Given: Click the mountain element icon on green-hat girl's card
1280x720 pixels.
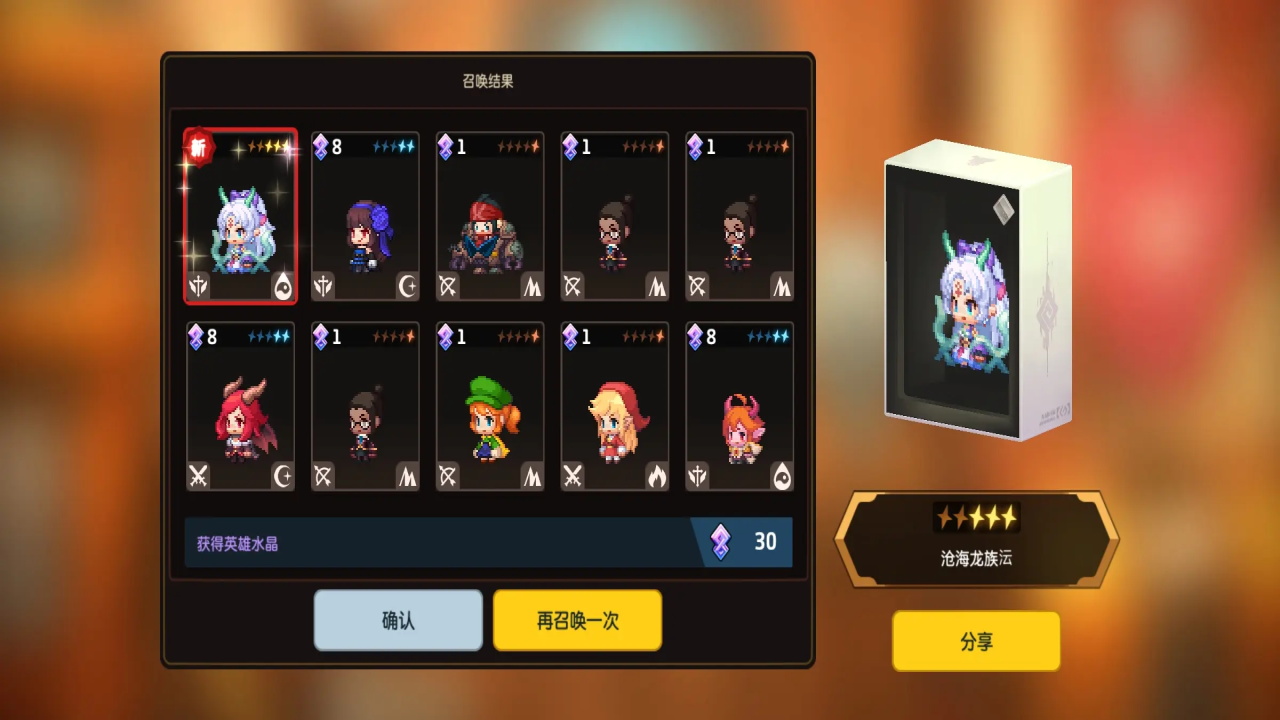Looking at the screenshot, I should coord(533,478).
